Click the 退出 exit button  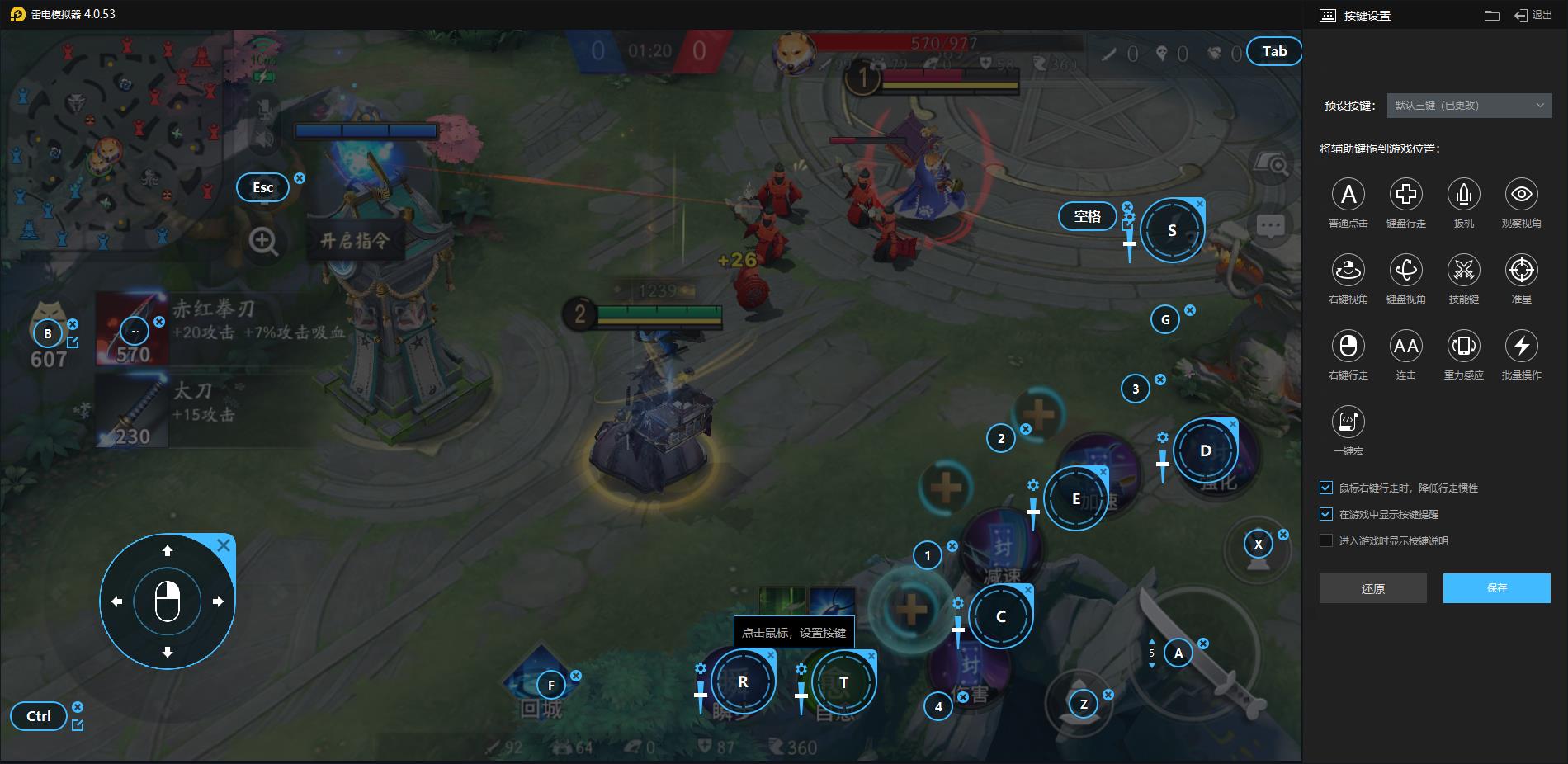pos(1533,16)
